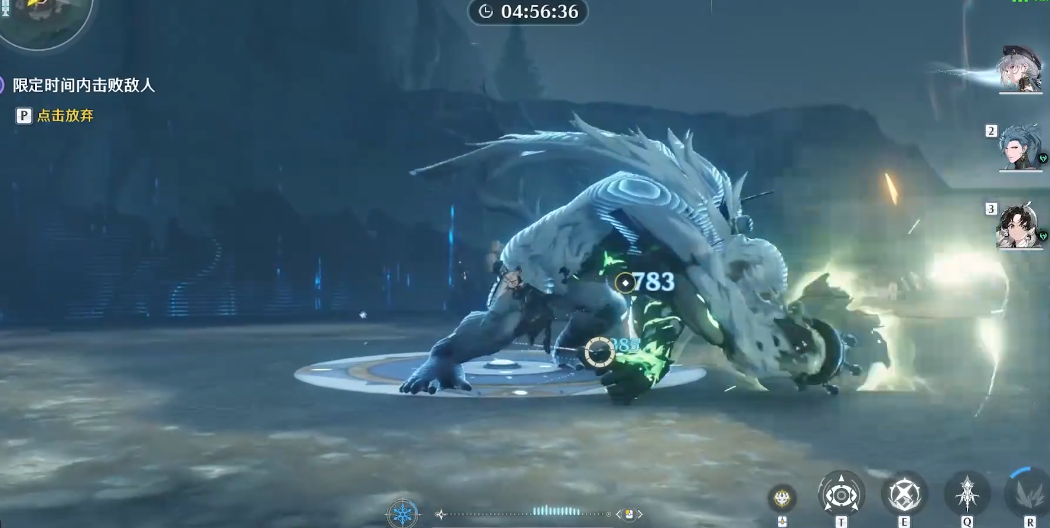Switch to the blue-haired second character
This screenshot has width=1050, height=528.
1021,148
